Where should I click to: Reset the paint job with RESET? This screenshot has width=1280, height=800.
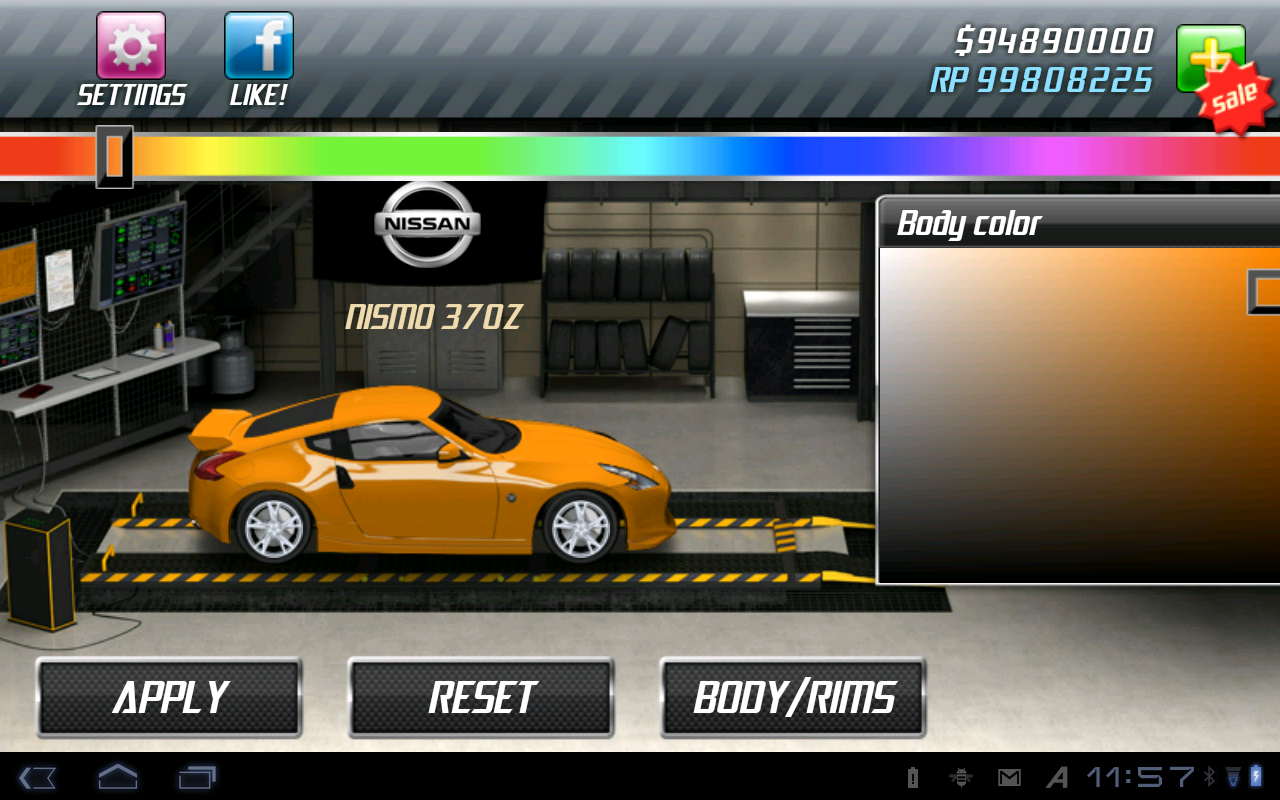[481, 696]
